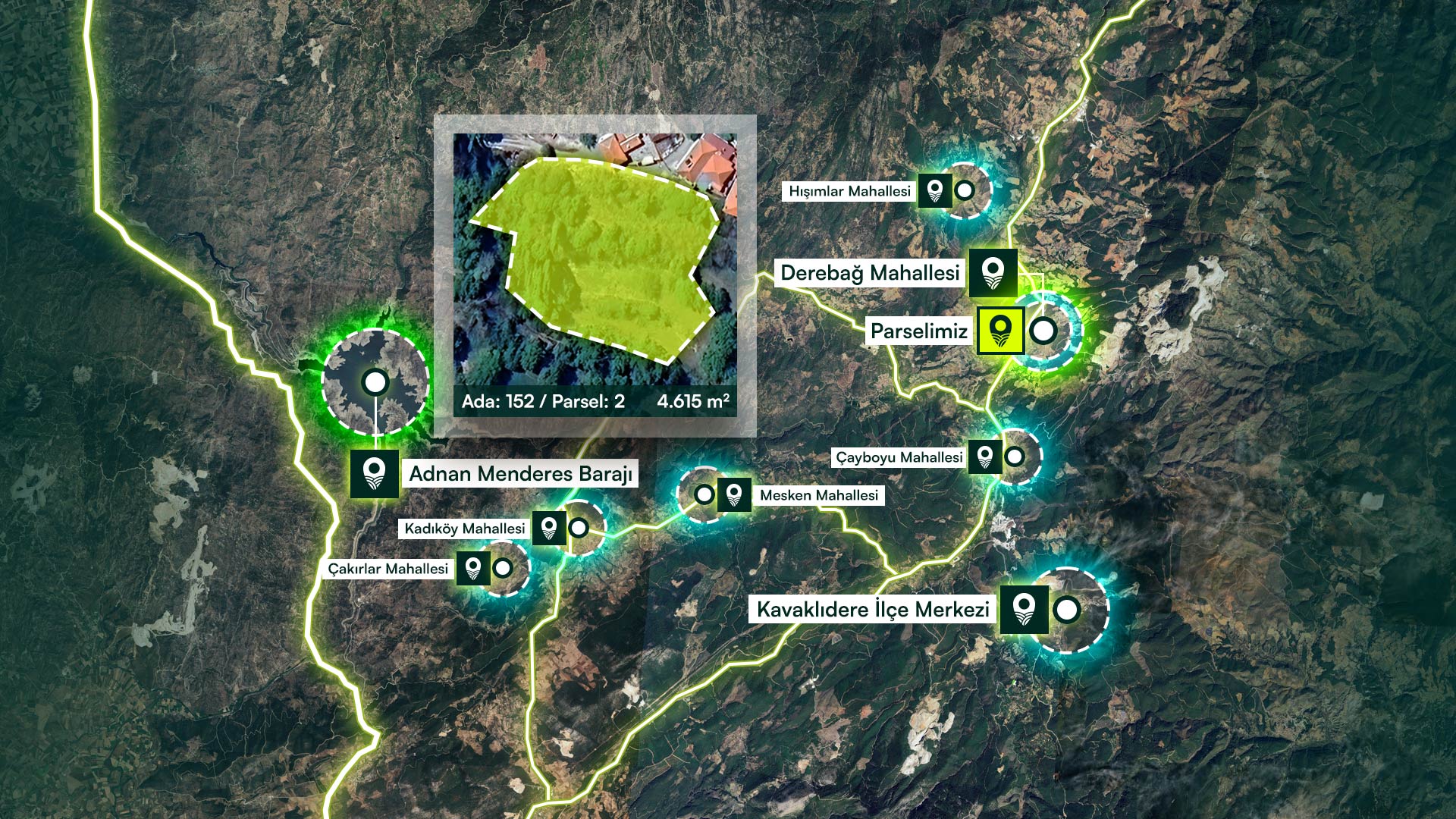This screenshot has height=819, width=1456.
Task: Open the highlighted parcel satellite thumbnail
Action: point(595,260)
